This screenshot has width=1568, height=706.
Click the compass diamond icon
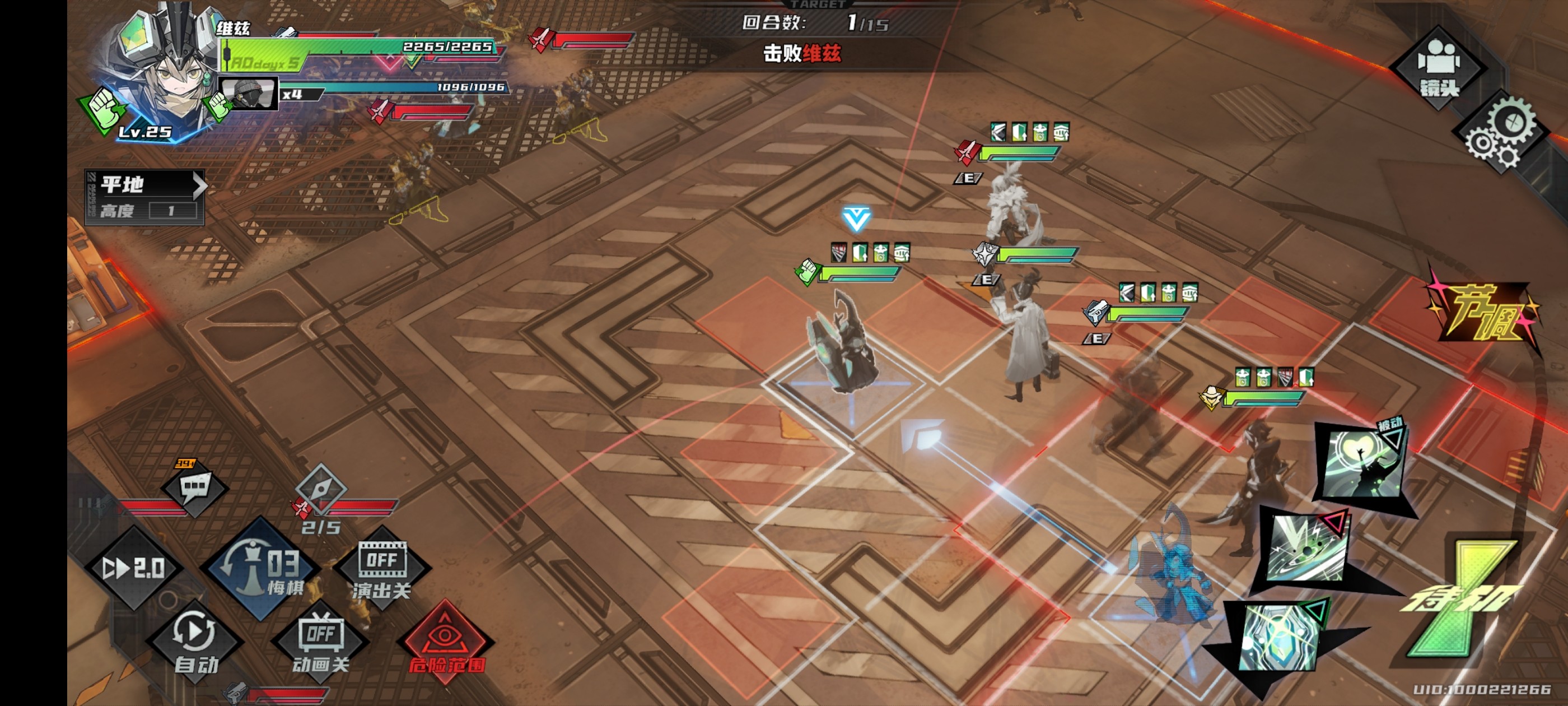click(321, 488)
